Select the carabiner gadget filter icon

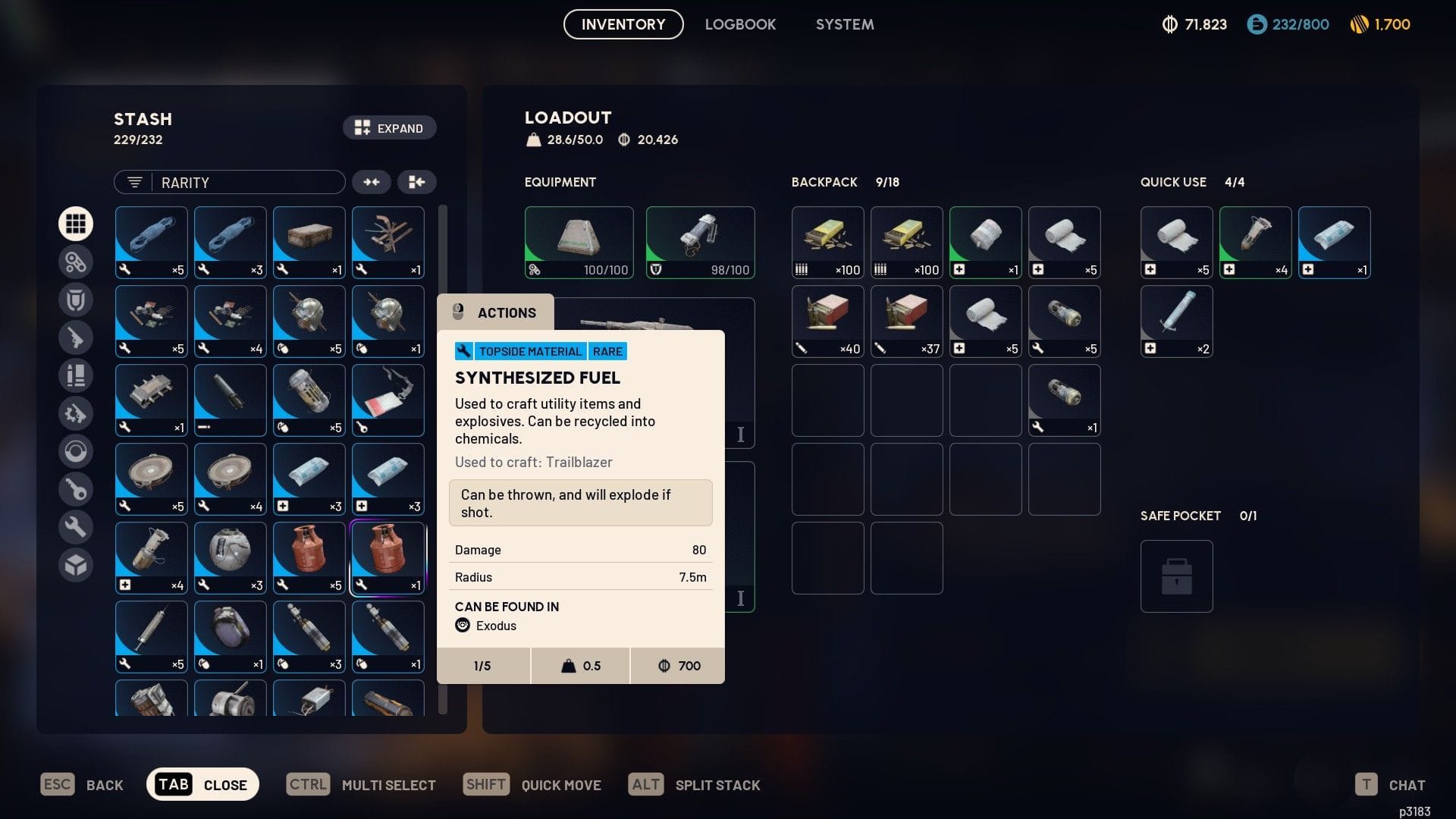tap(76, 261)
